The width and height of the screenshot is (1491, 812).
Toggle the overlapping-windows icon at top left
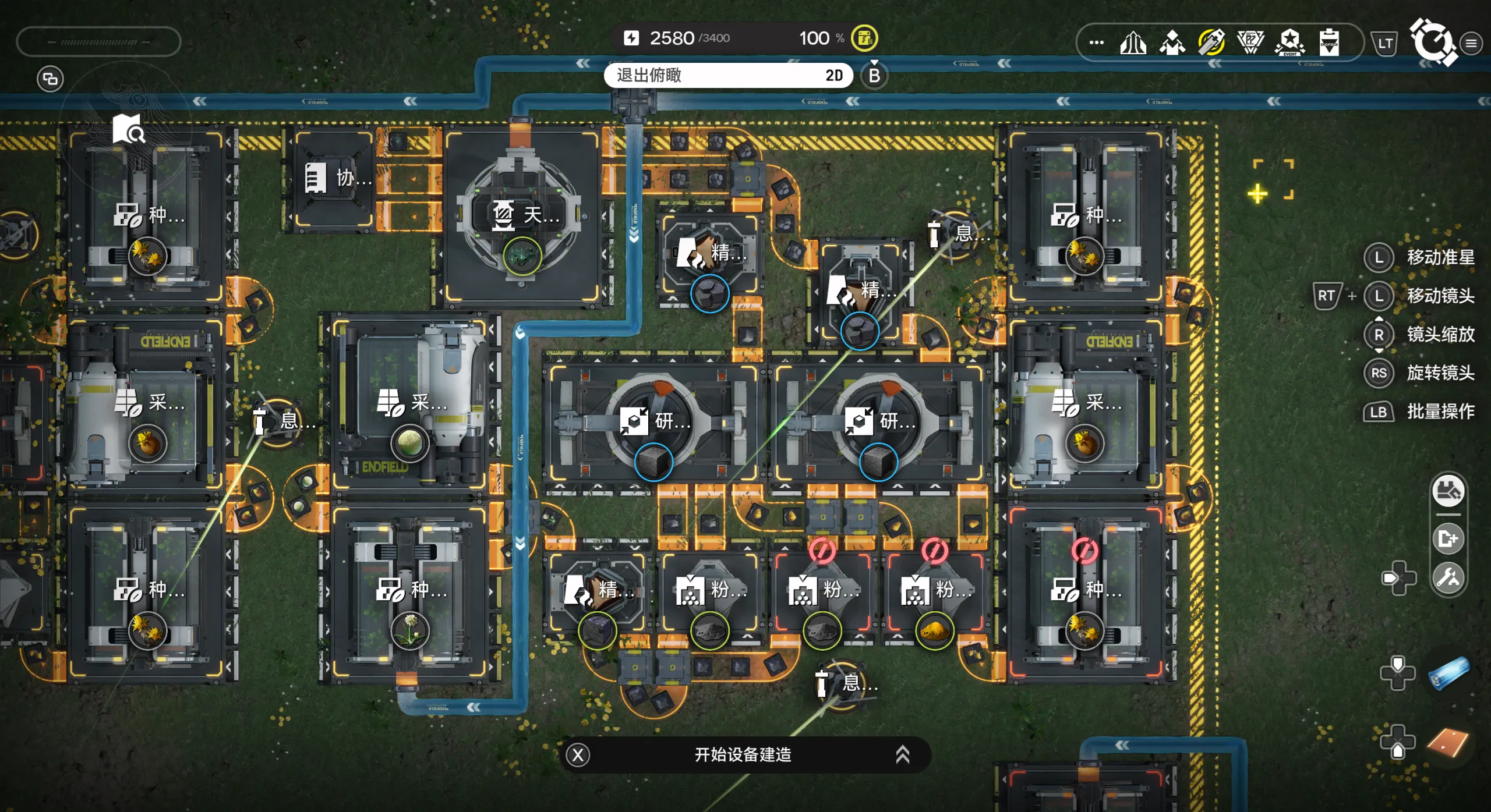(51, 79)
